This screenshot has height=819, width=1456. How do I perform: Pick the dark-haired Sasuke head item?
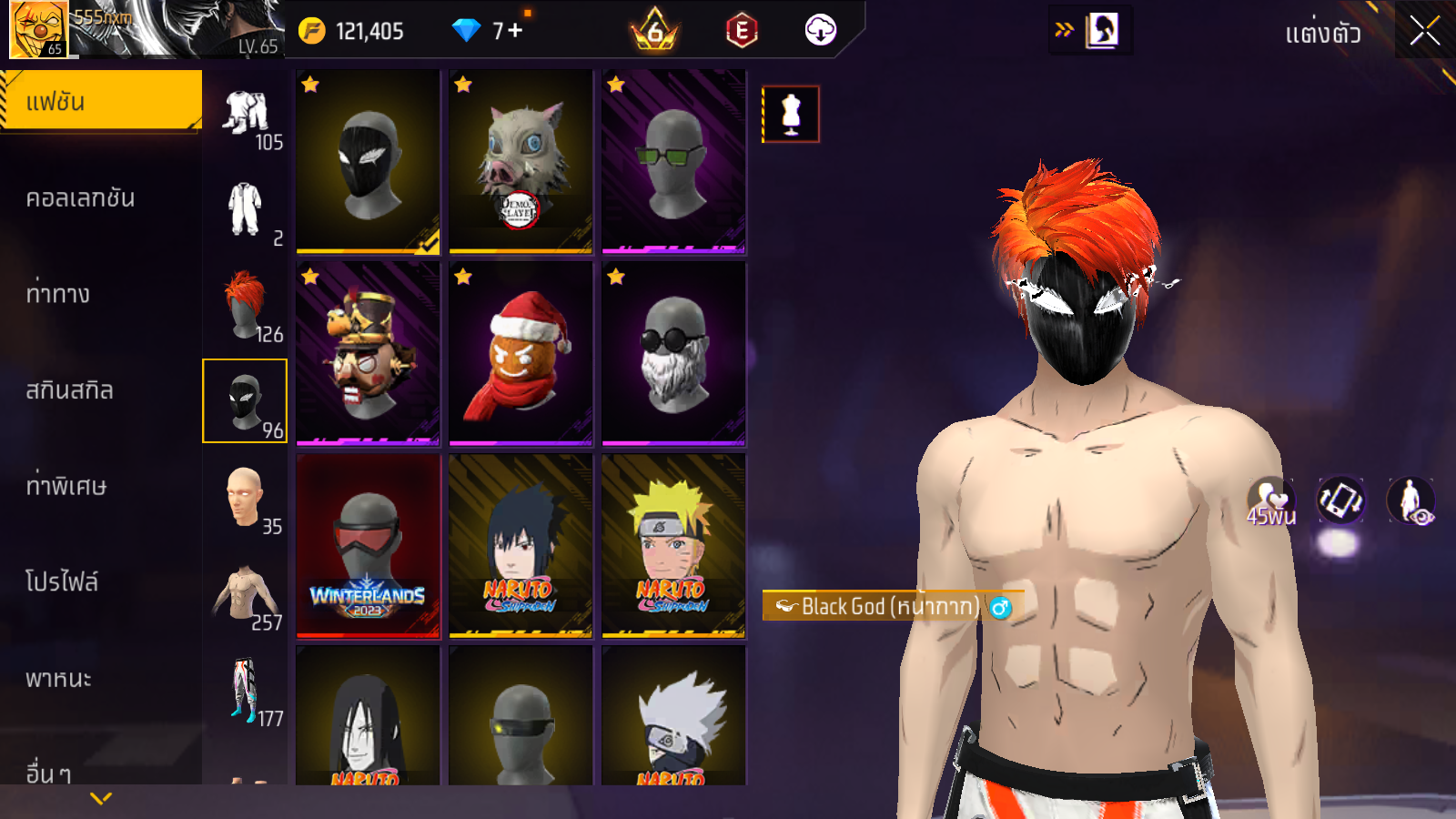521,546
